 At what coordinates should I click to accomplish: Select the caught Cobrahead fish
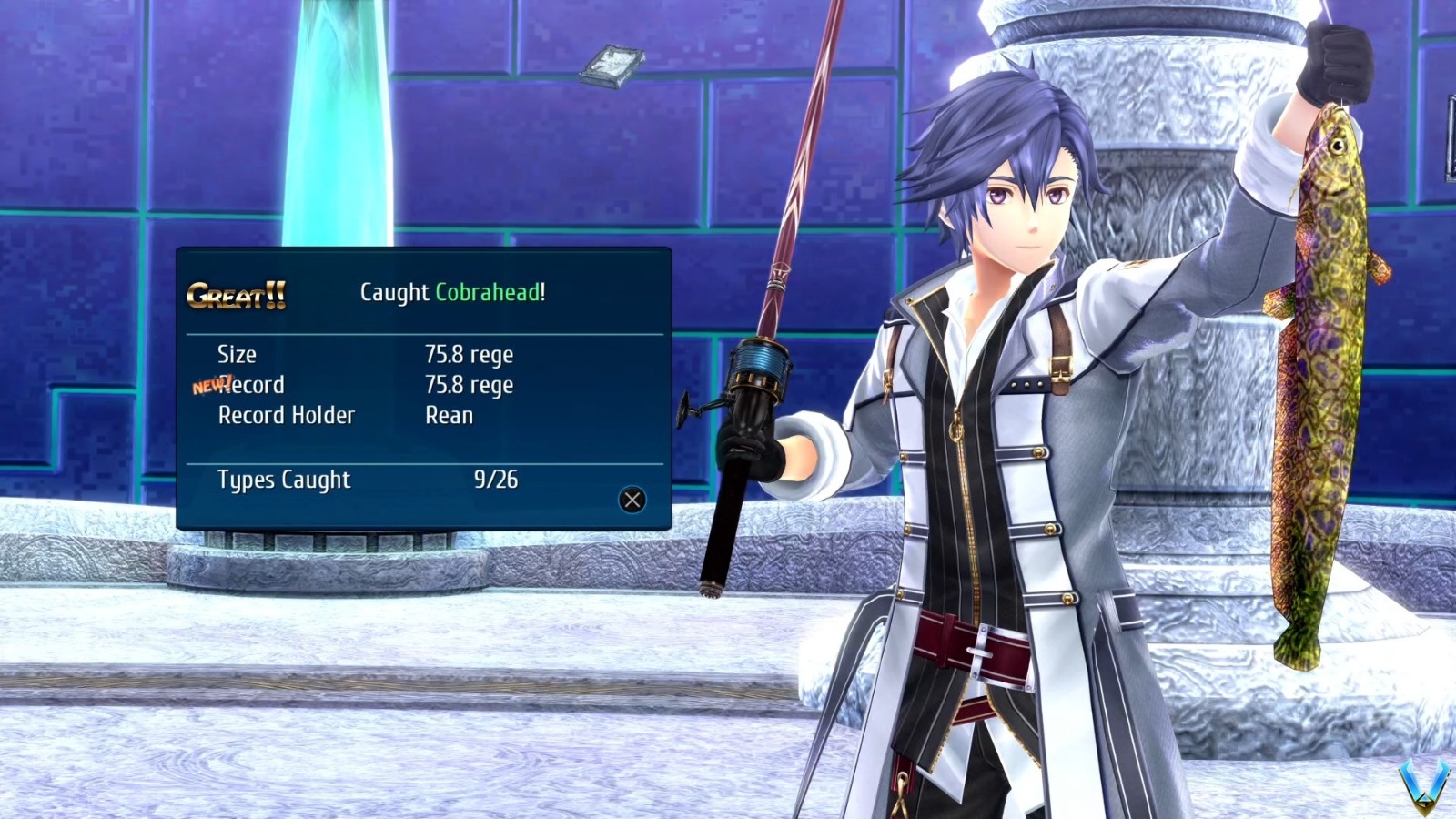1322,364
